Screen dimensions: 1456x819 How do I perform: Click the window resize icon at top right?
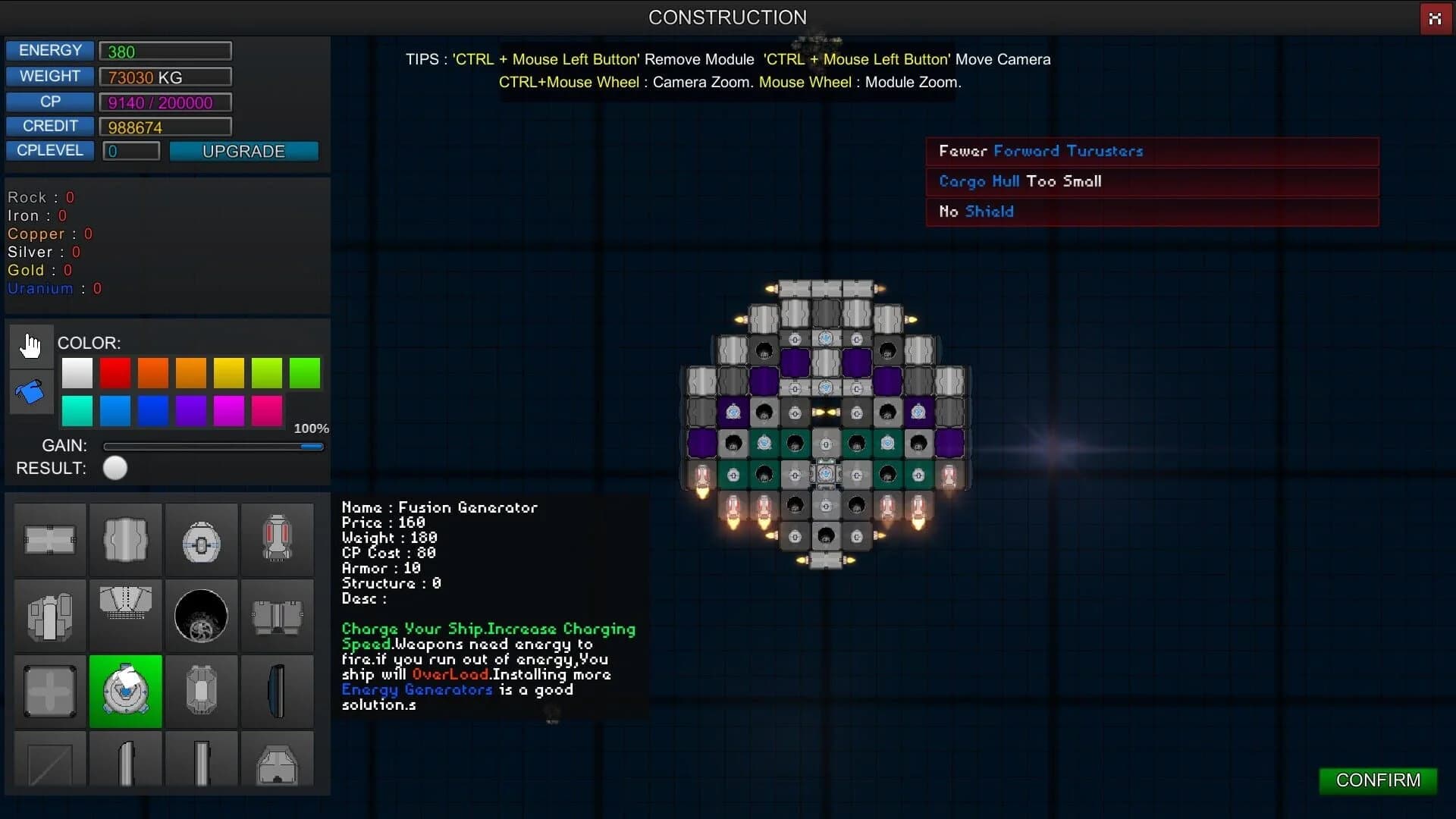tap(1436, 18)
